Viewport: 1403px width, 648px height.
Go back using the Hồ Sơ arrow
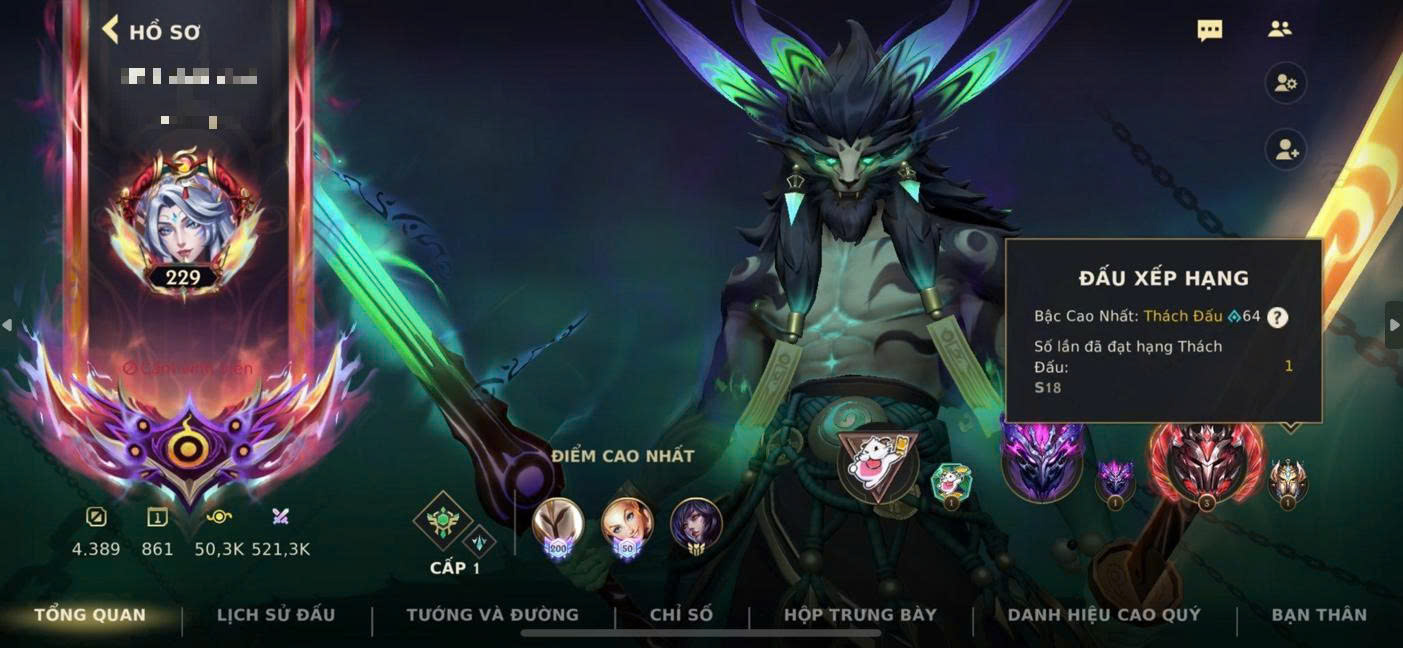coord(111,30)
